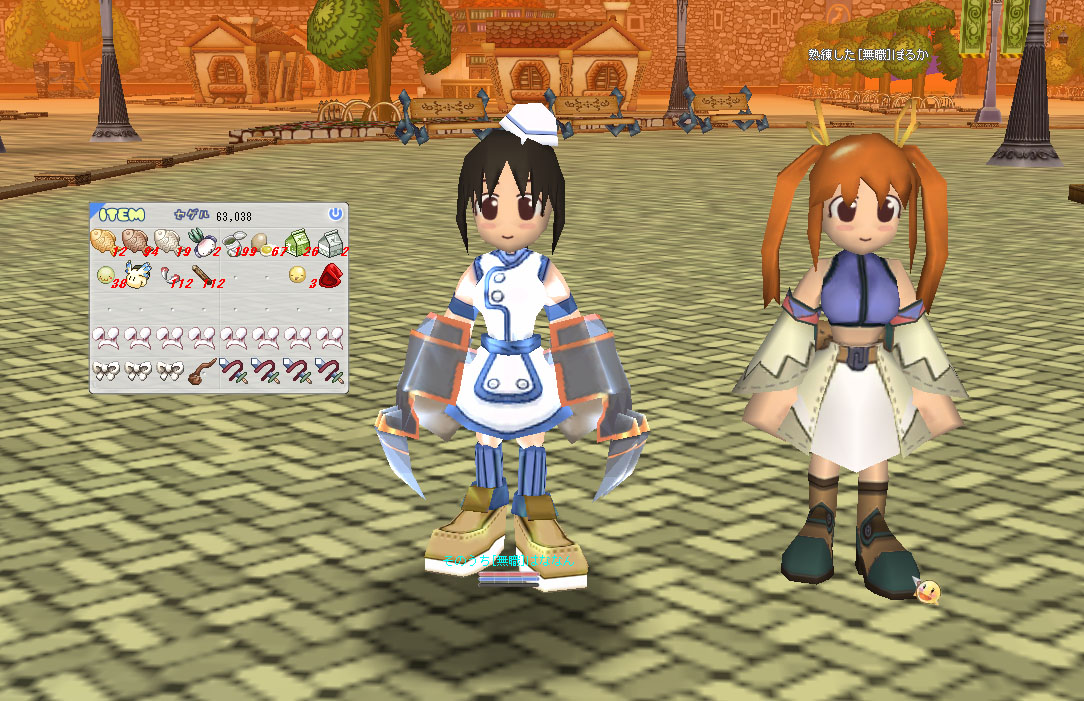Screen dimensions: 1084x701
Task: Select the green milk carton
Action: click(297, 241)
